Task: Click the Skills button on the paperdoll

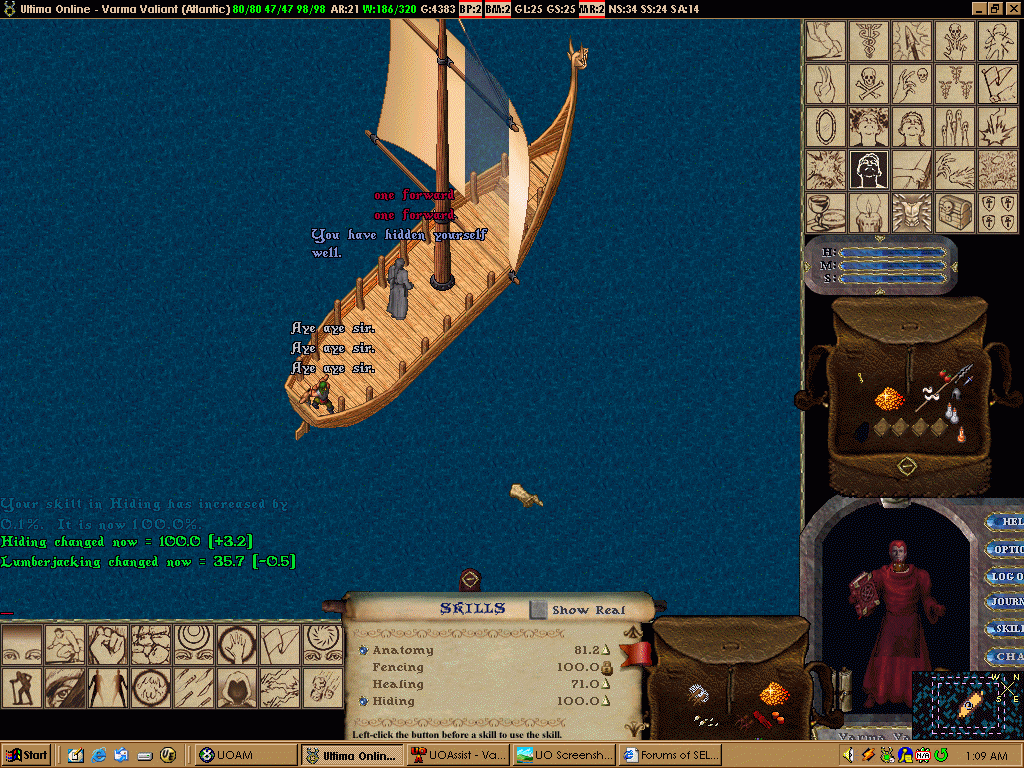Action: (x=1004, y=629)
